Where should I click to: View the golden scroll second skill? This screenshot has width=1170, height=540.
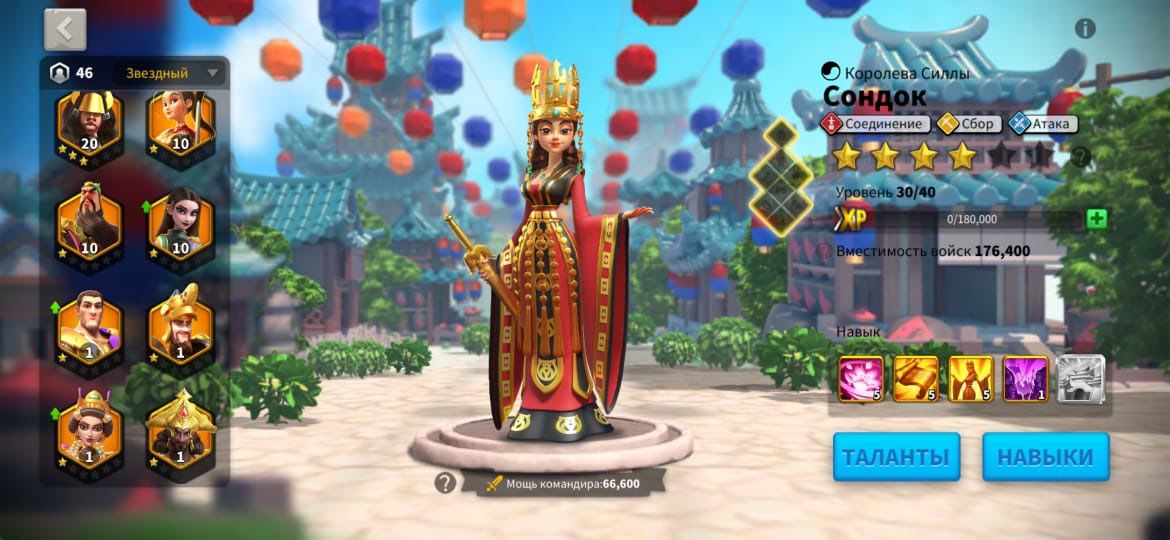point(916,379)
